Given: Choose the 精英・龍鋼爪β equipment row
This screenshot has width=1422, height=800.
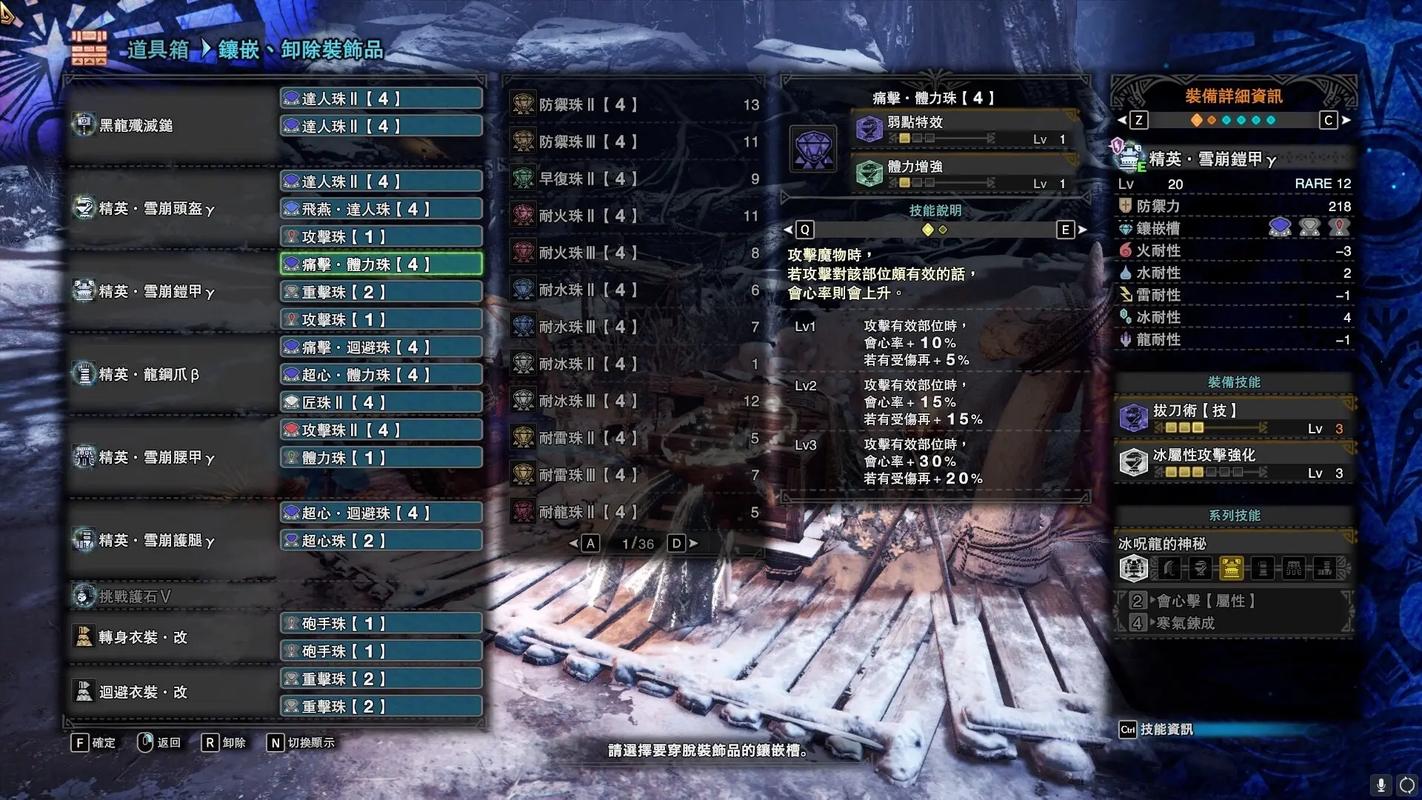Looking at the screenshot, I should click(x=170, y=375).
